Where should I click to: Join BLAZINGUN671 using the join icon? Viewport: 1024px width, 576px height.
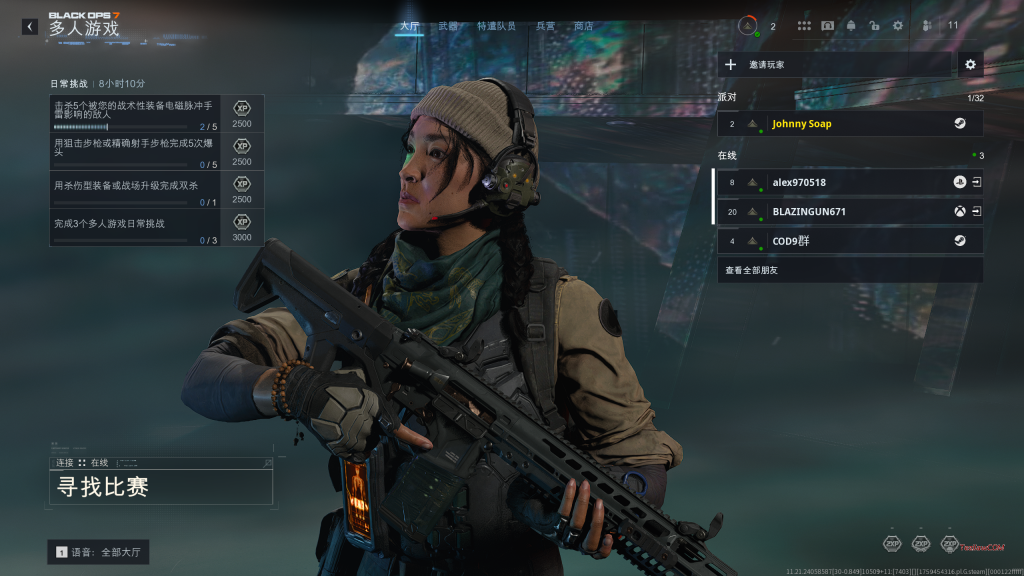click(x=976, y=212)
